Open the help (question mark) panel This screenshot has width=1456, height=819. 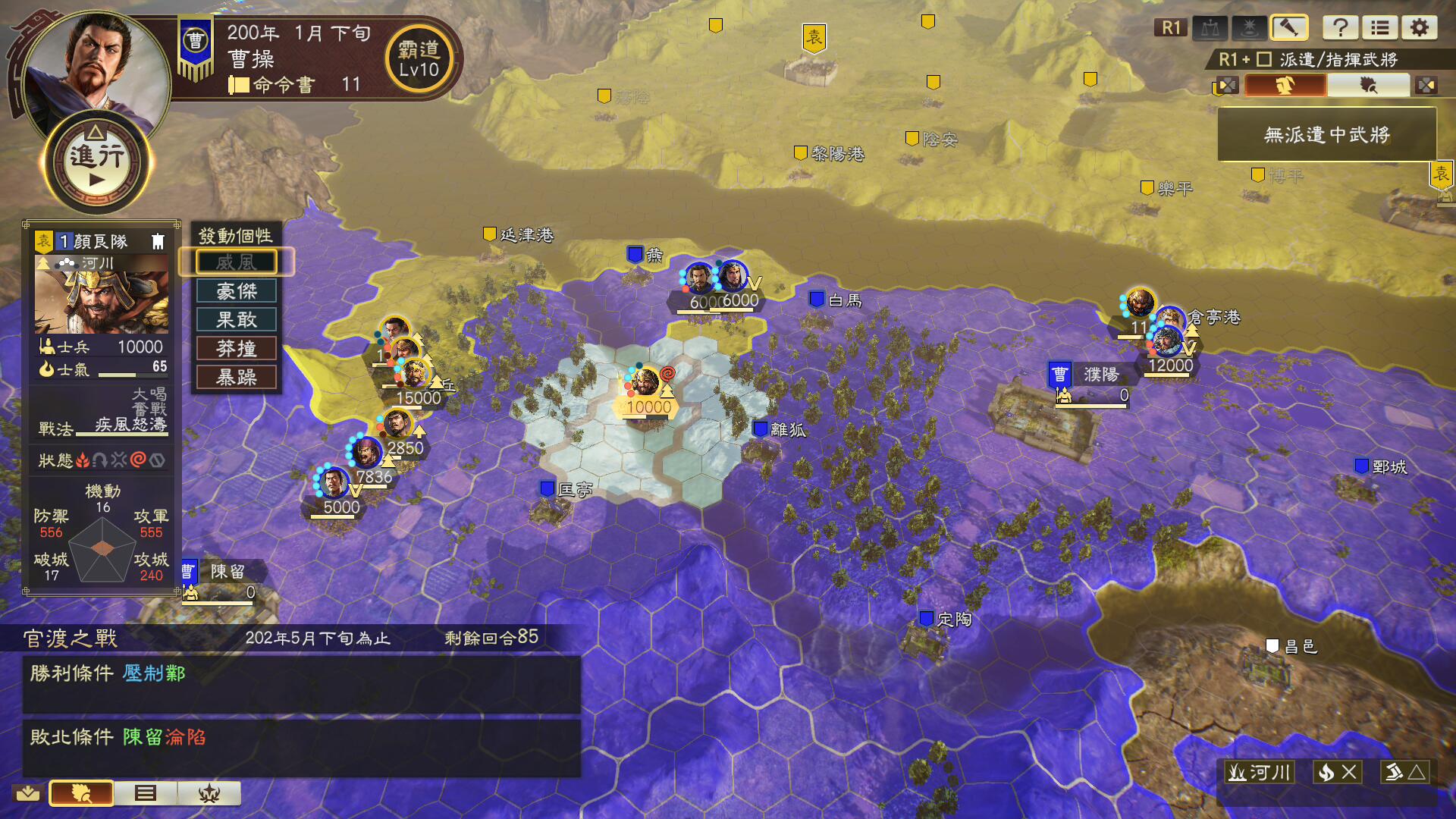click(x=1341, y=29)
